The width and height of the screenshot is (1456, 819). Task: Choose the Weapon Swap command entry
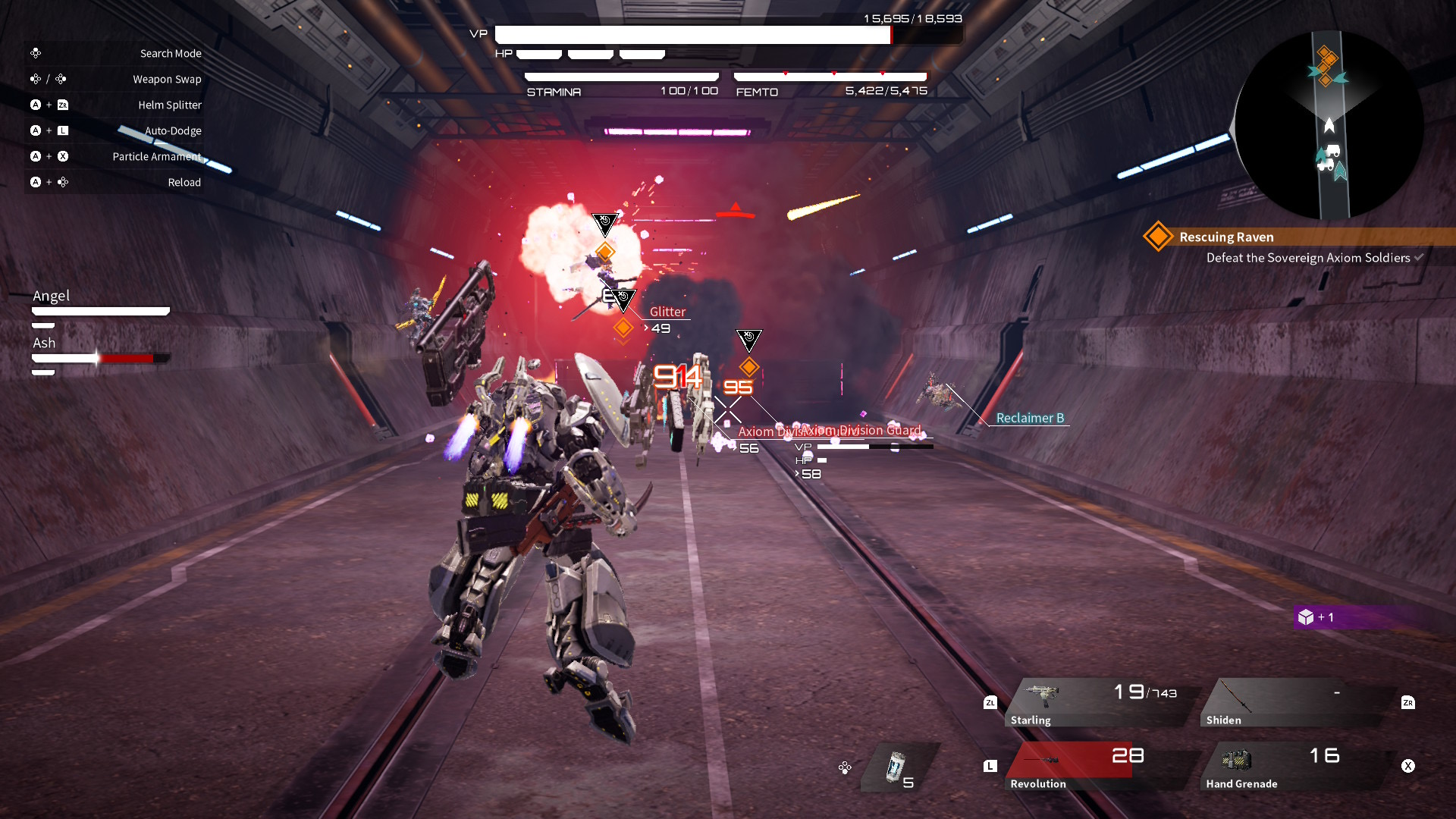167,79
